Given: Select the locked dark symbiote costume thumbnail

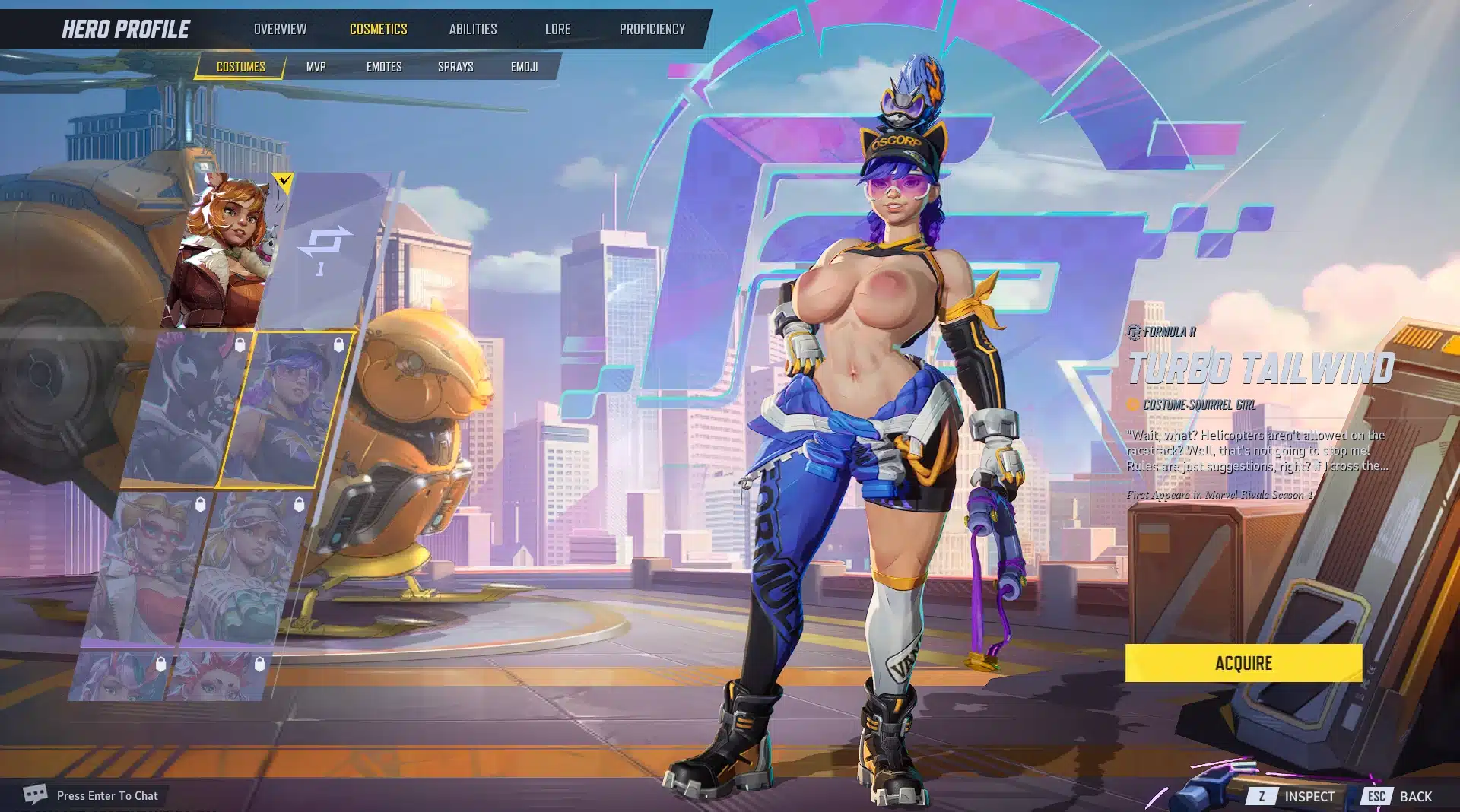Looking at the screenshot, I should [186, 409].
